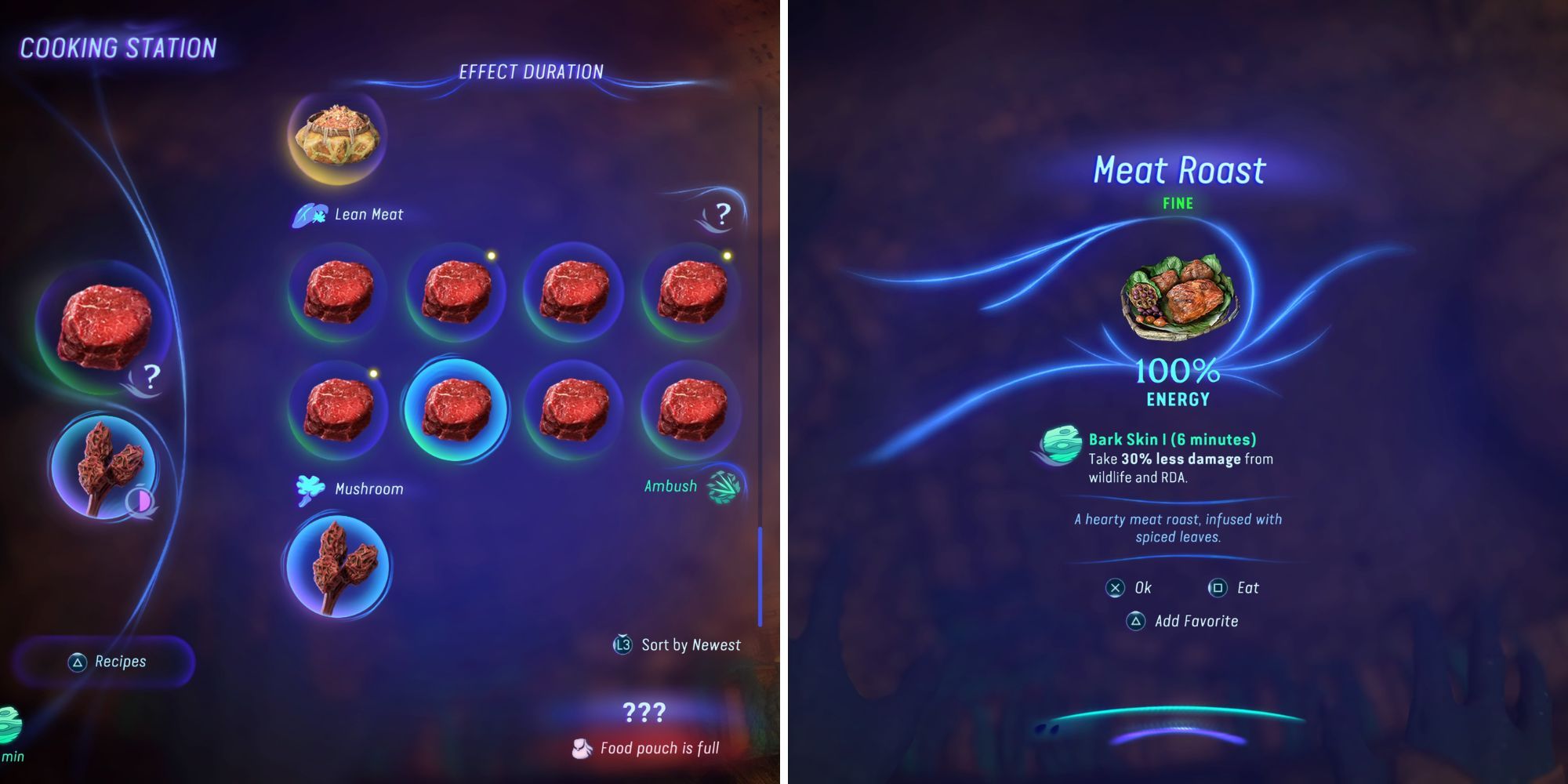The width and height of the screenshot is (1568, 784).
Task: Expand the Effect Duration section
Action: pyautogui.click(x=531, y=70)
